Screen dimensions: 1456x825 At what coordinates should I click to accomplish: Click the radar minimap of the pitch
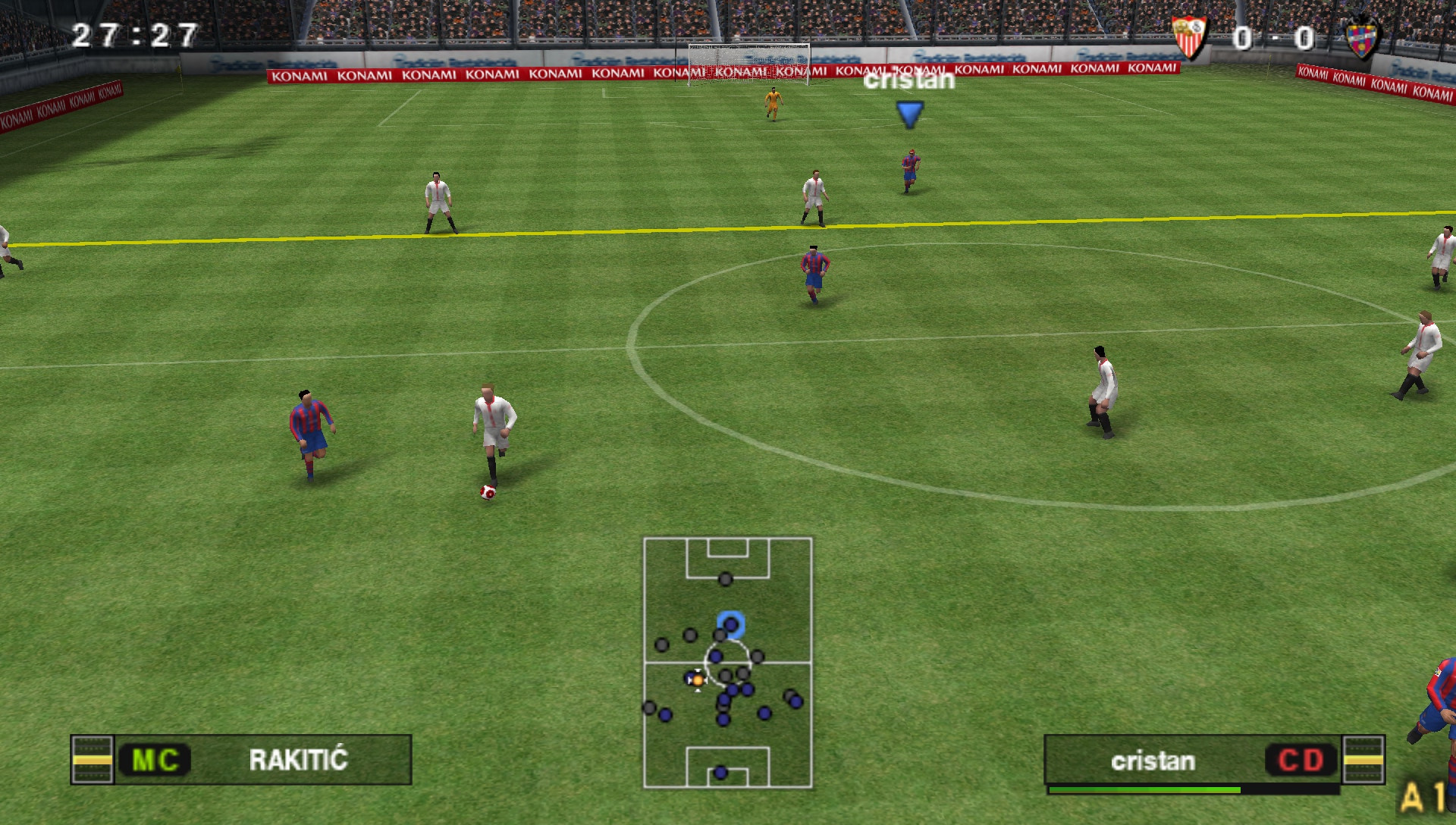pyautogui.click(x=727, y=663)
